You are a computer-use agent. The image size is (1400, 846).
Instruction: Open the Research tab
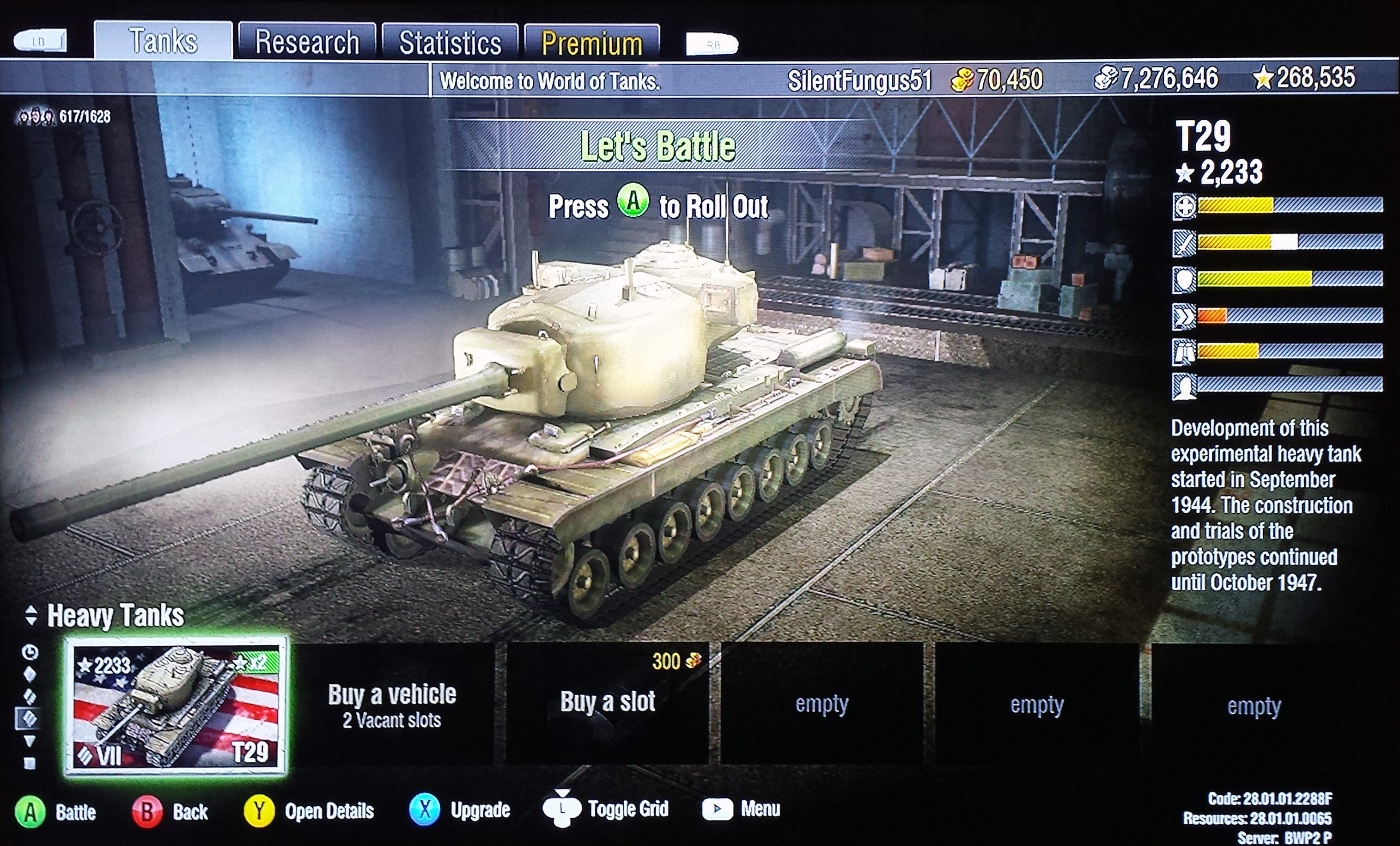point(307,42)
